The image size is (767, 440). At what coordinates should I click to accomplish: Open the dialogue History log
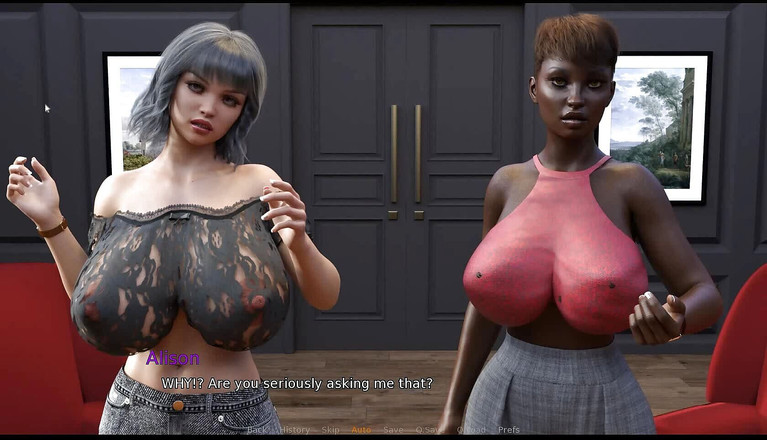pos(294,430)
